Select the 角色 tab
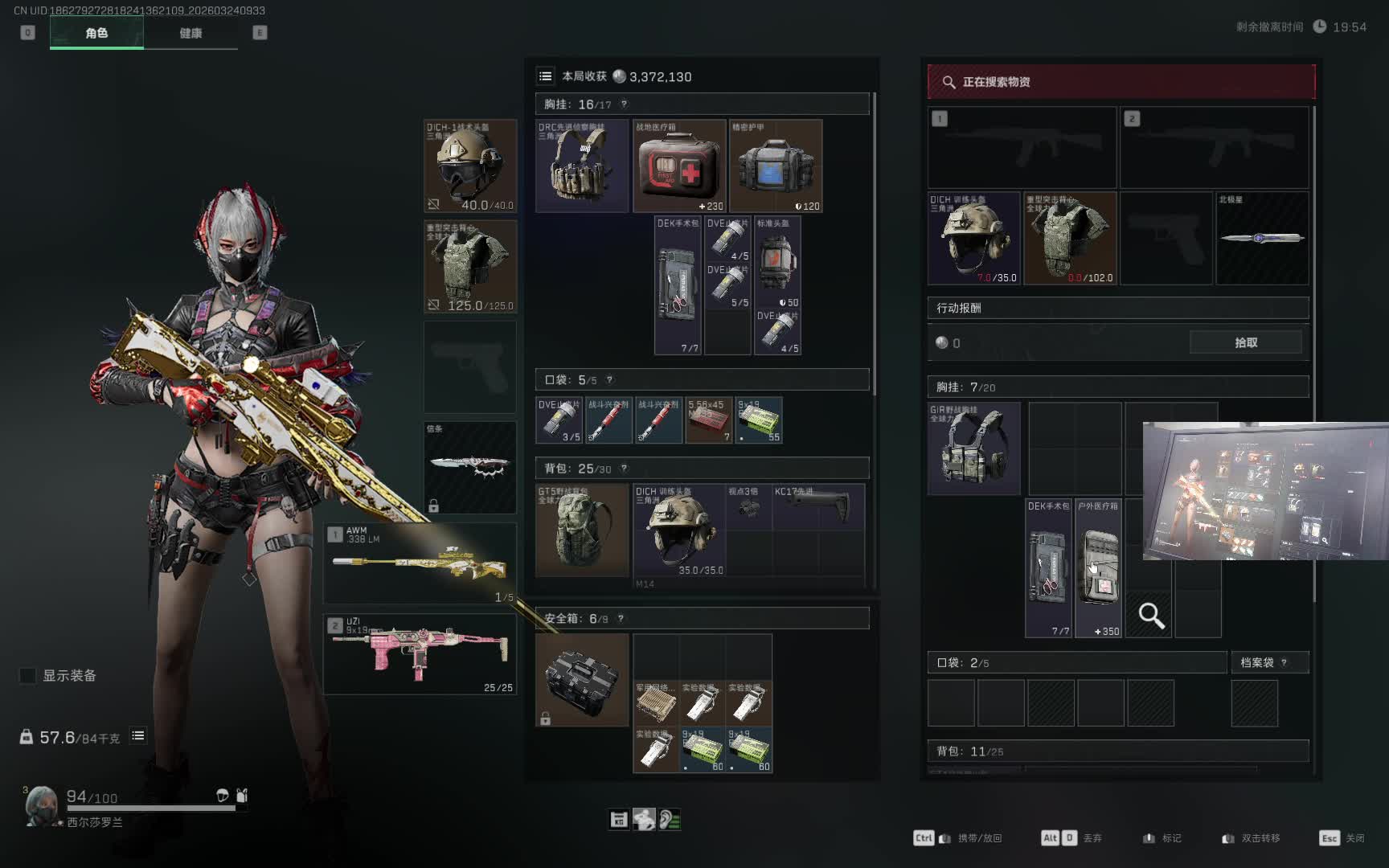1389x868 pixels. pos(96,33)
